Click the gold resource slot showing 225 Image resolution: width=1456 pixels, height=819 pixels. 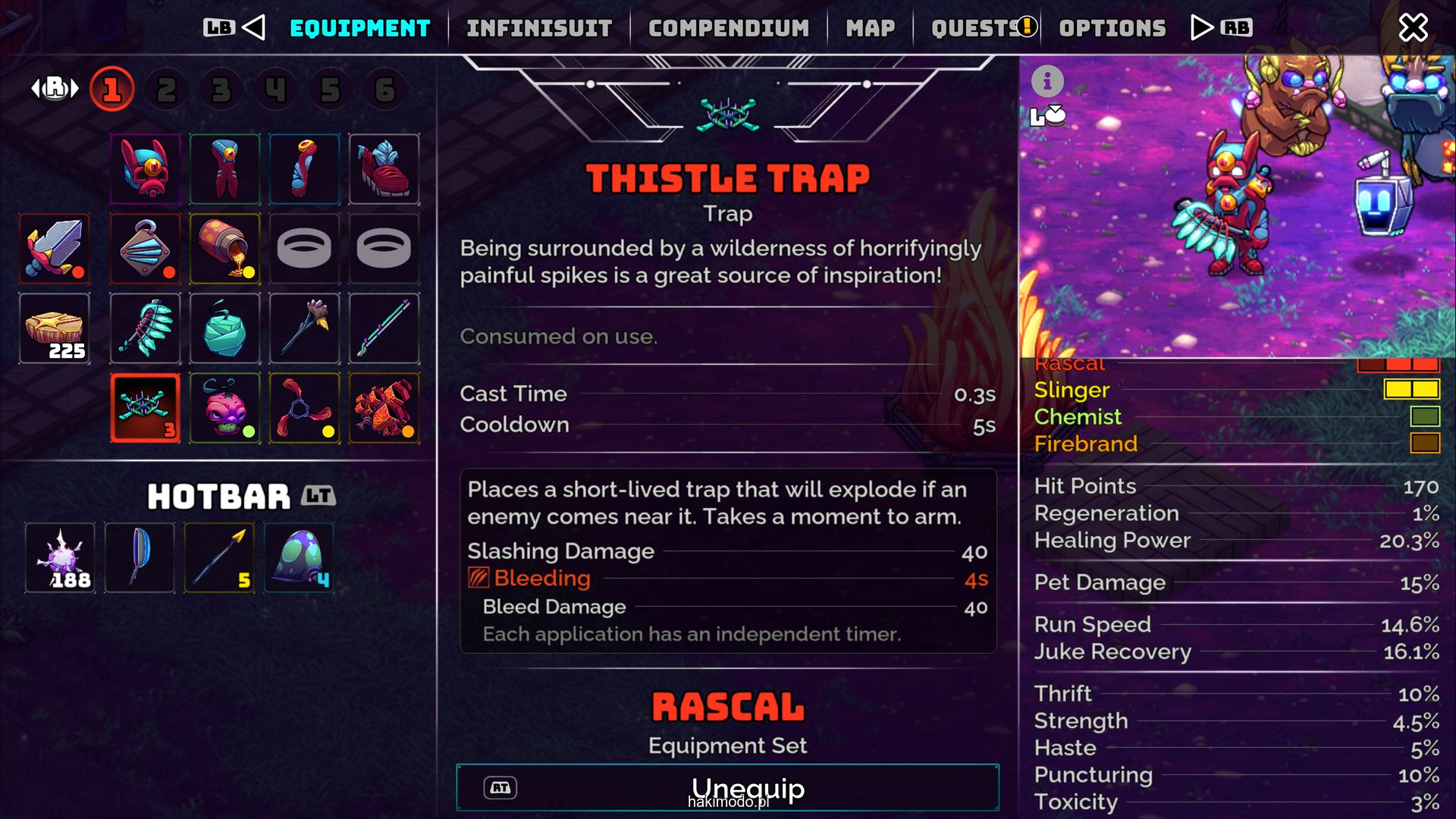(x=55, y=328)
